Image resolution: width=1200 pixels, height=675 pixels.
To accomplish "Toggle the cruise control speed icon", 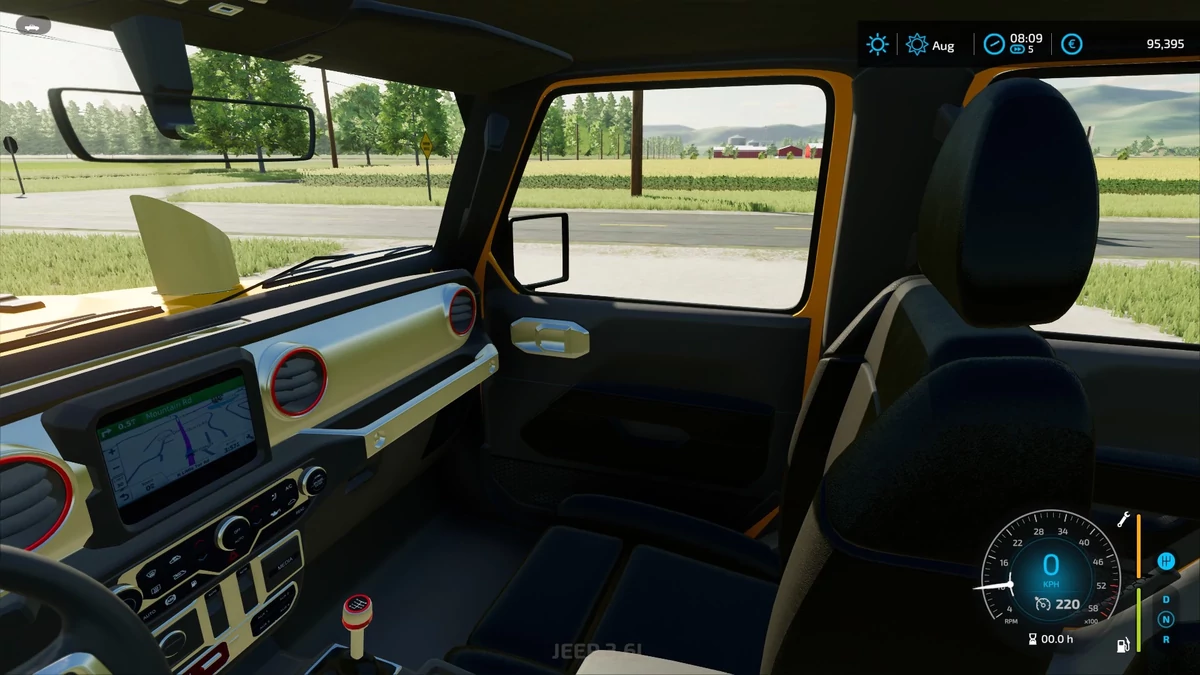I will (x=1043, y=603).
